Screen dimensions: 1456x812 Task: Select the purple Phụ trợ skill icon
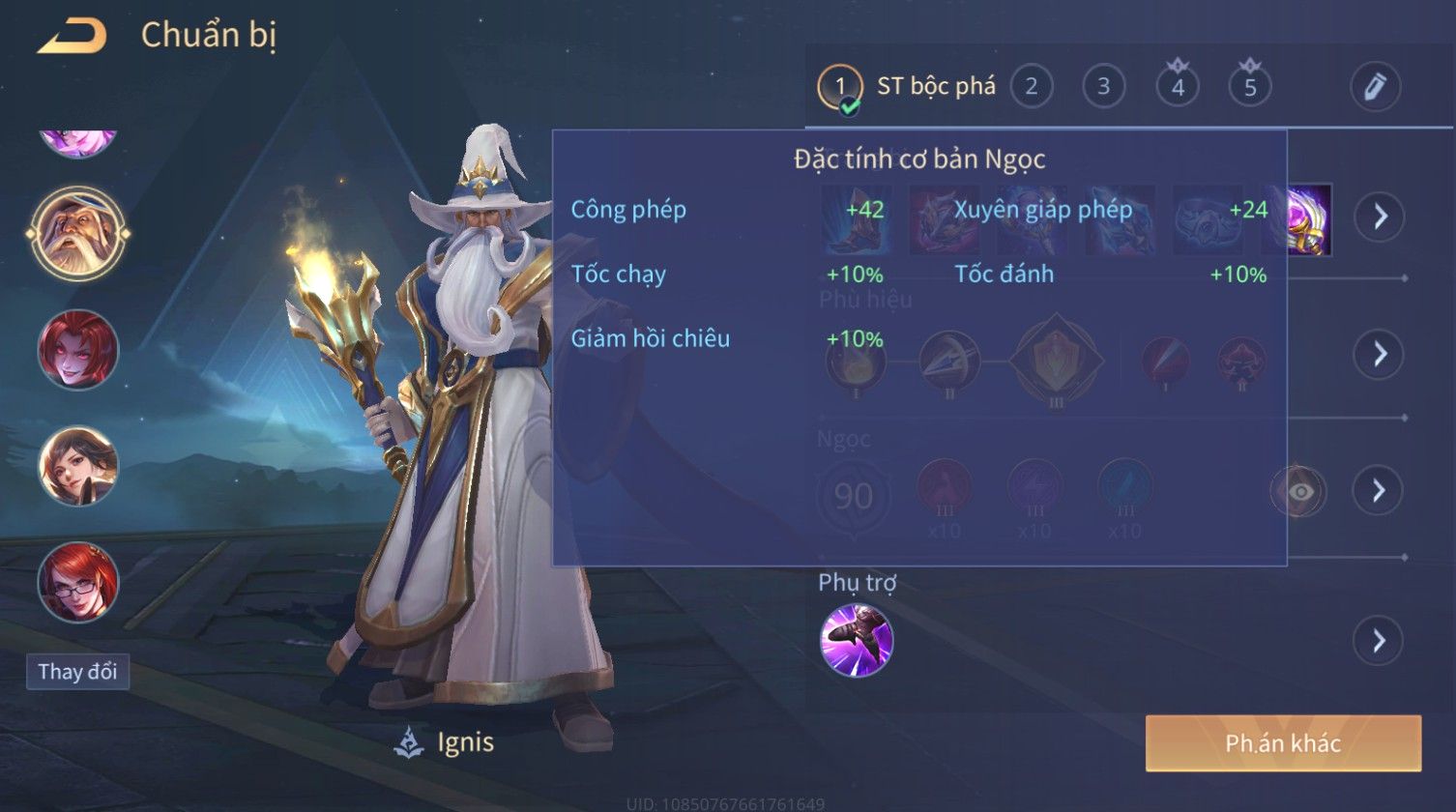pyautogui.click(x=856, y=640)
